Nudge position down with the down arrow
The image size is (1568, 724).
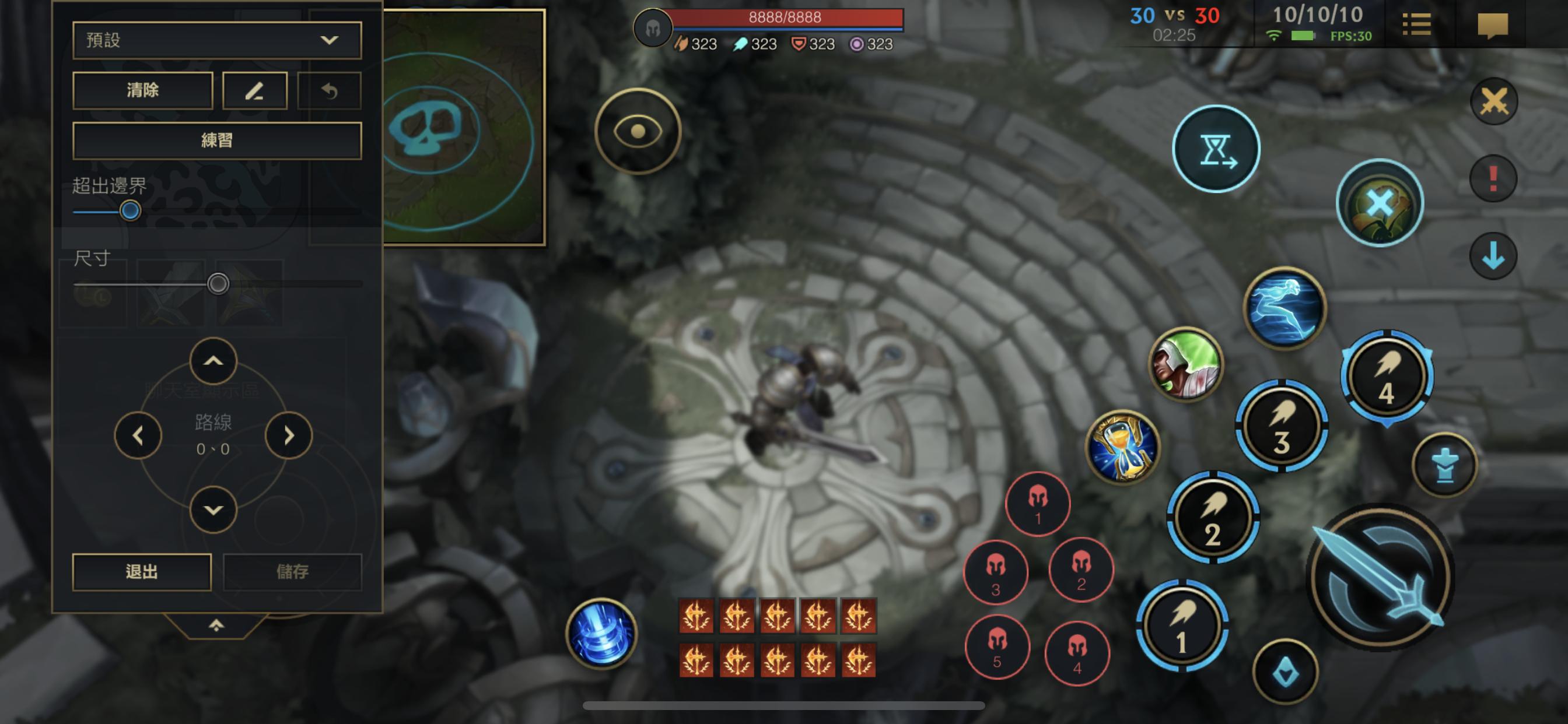click(213, 510)
